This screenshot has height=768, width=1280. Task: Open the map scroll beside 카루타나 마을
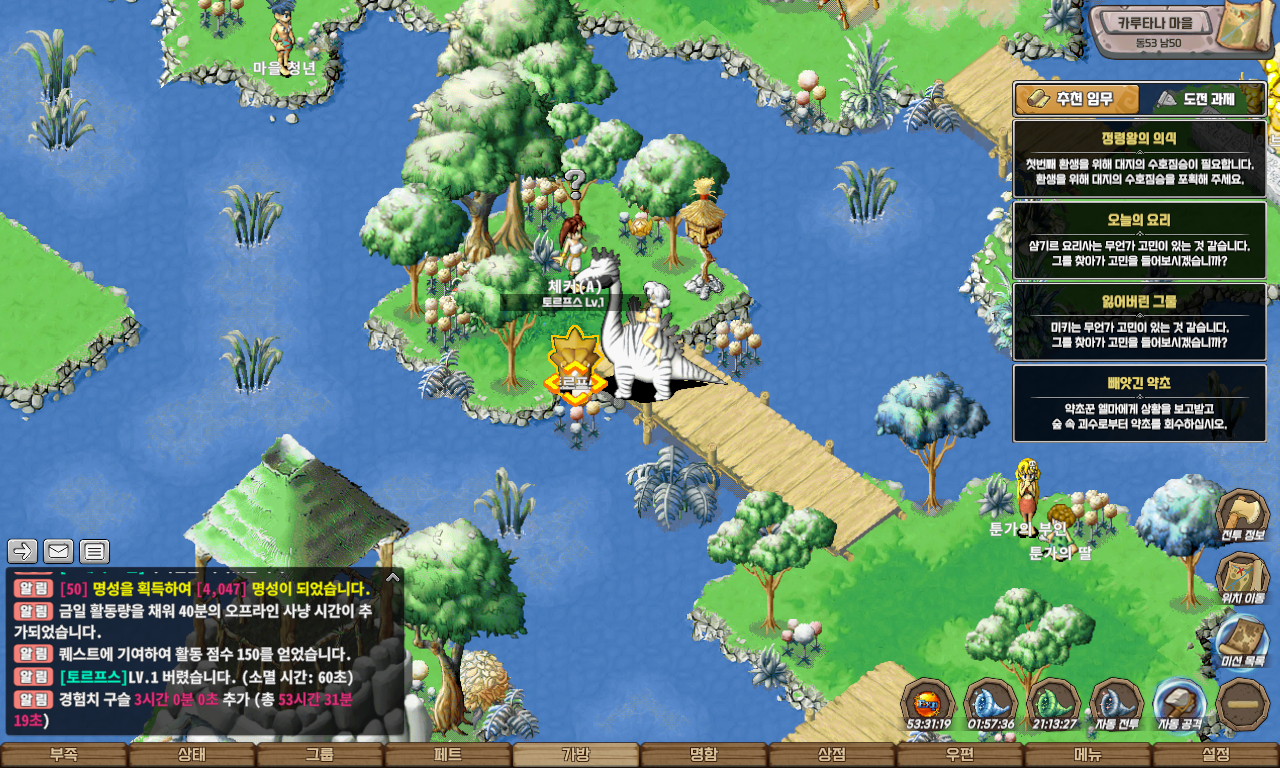tap(1250, 32)
